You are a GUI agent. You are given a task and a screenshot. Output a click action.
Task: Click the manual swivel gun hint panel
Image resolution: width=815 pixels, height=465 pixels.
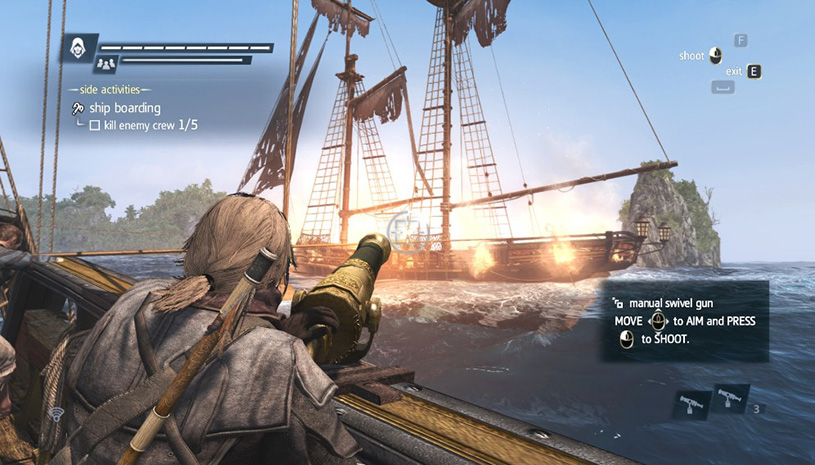click(x=685, y=320)
